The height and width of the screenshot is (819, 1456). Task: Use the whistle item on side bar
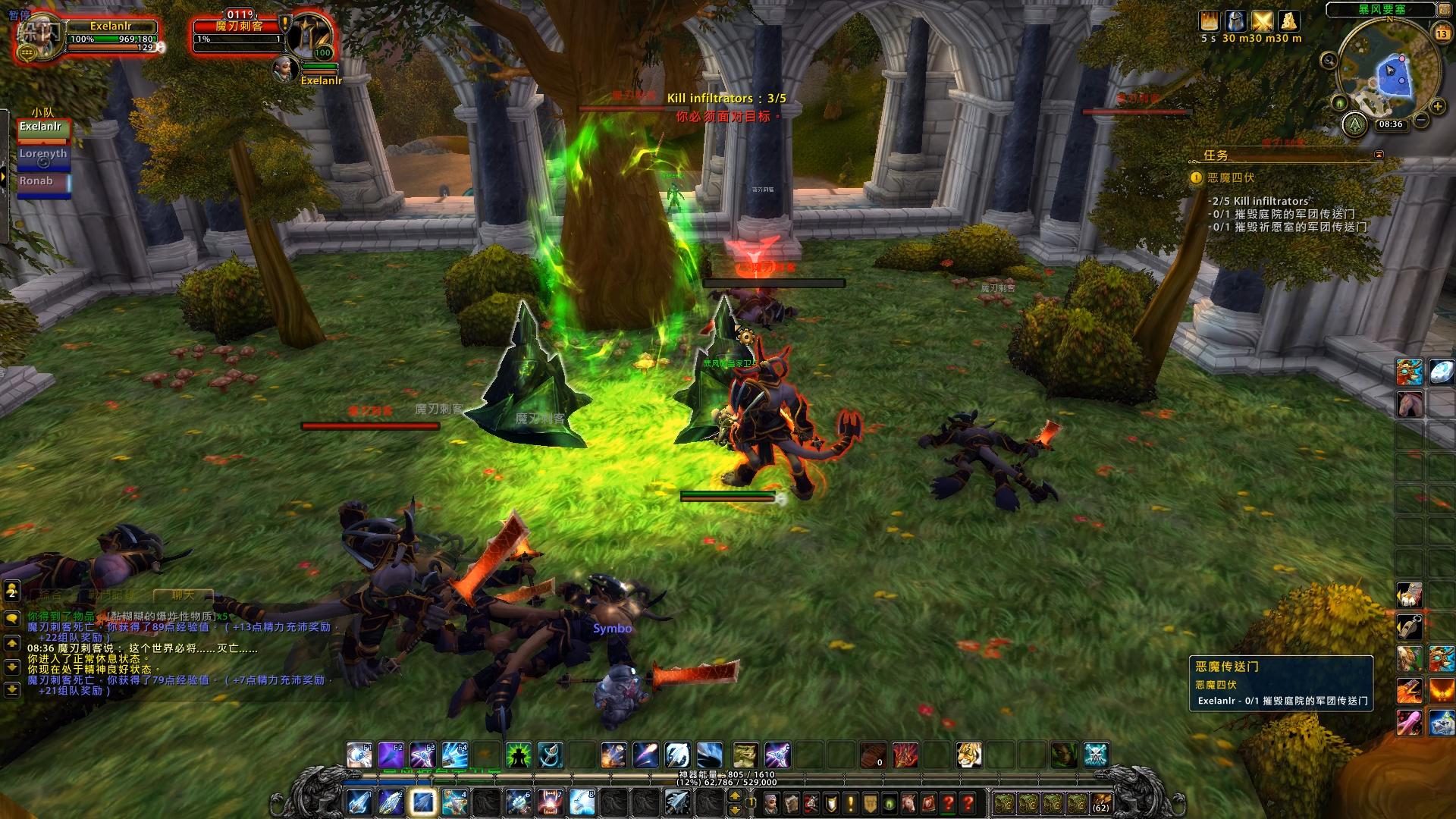(x=1409, y=626)
